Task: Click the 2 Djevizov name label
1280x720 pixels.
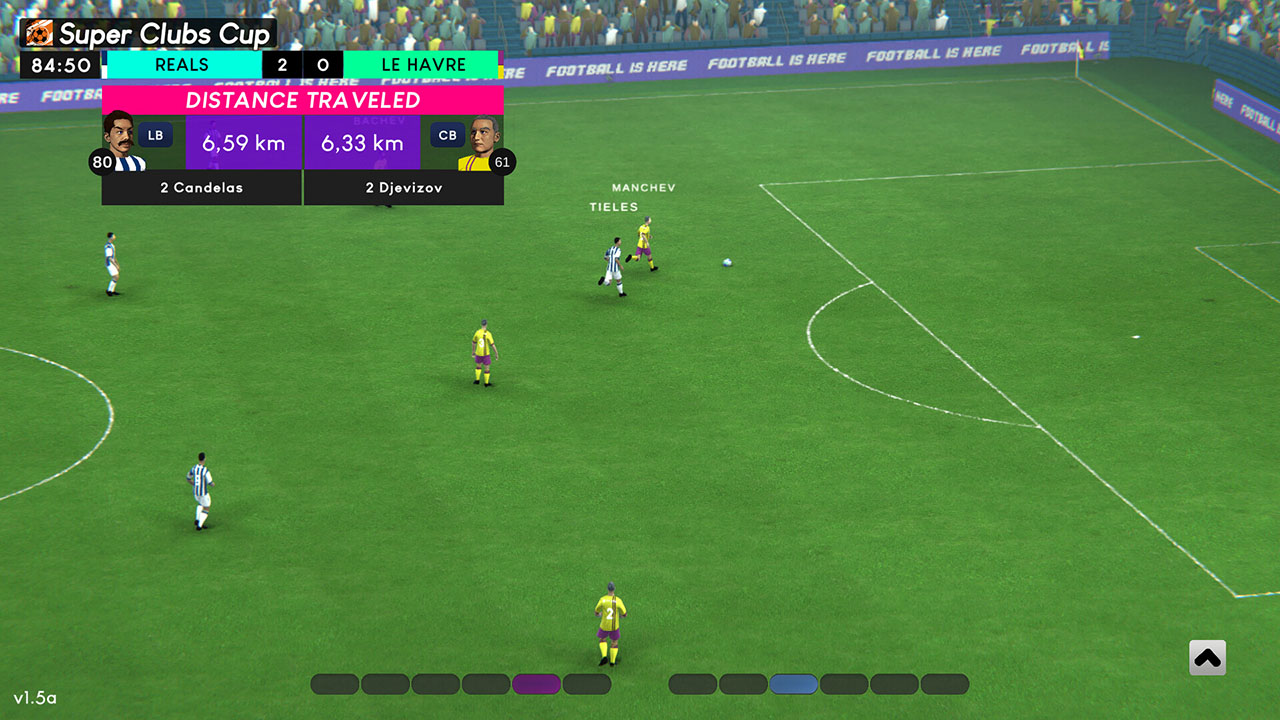Action: (x=404, y=188)
